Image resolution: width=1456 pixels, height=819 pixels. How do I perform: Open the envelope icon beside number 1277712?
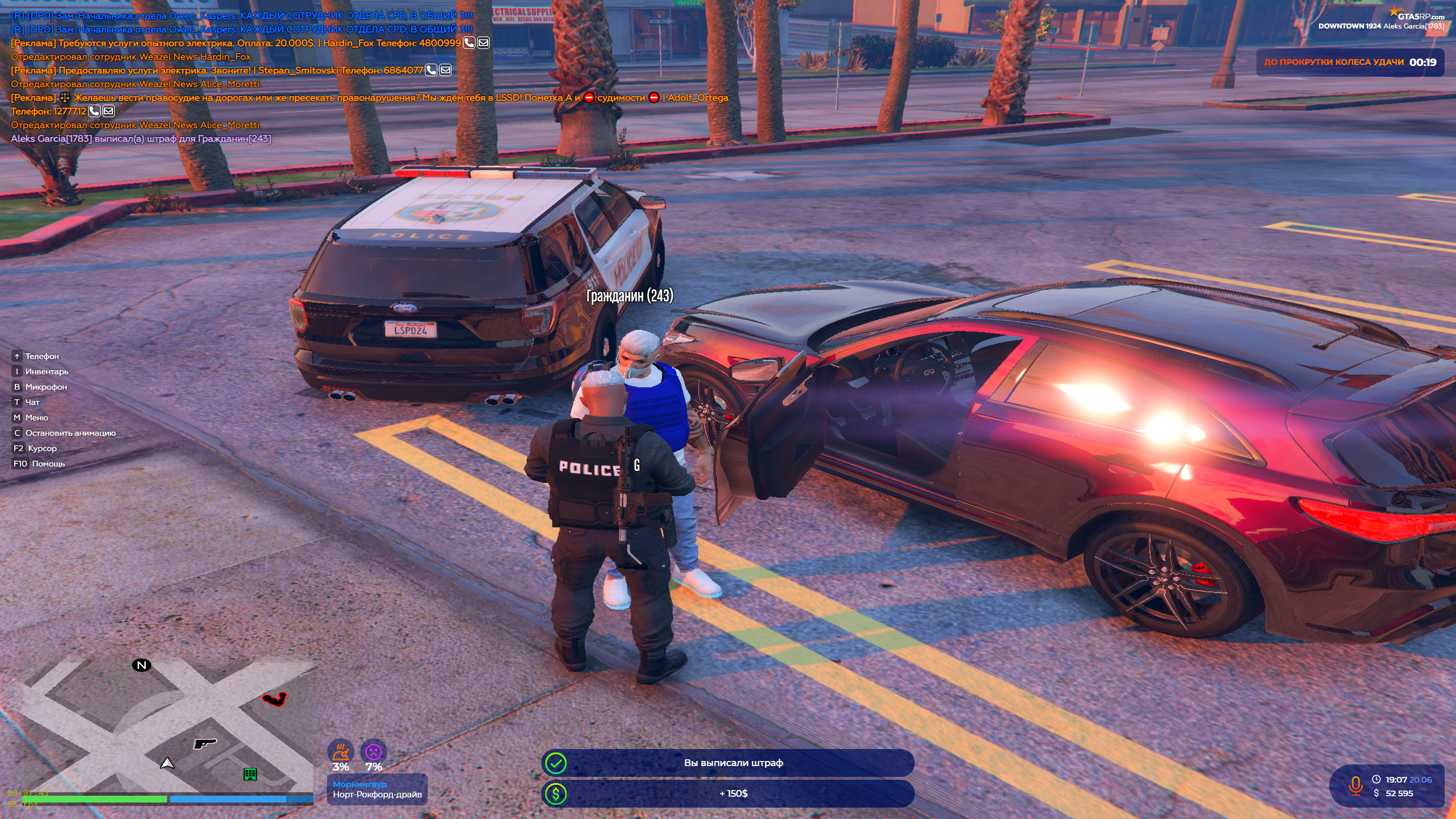tap(109, 111)
